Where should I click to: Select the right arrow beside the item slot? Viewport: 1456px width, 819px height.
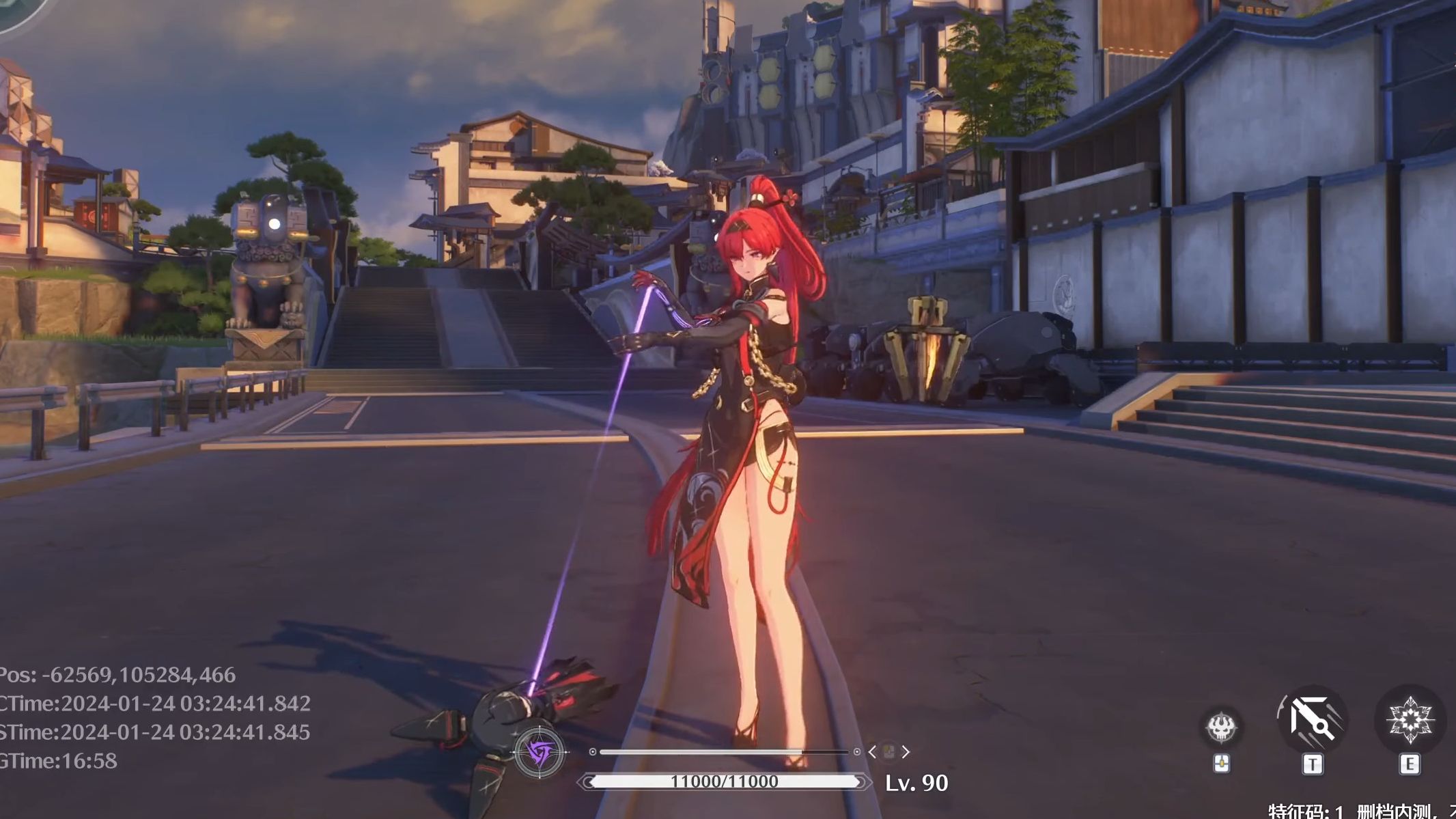906,752
